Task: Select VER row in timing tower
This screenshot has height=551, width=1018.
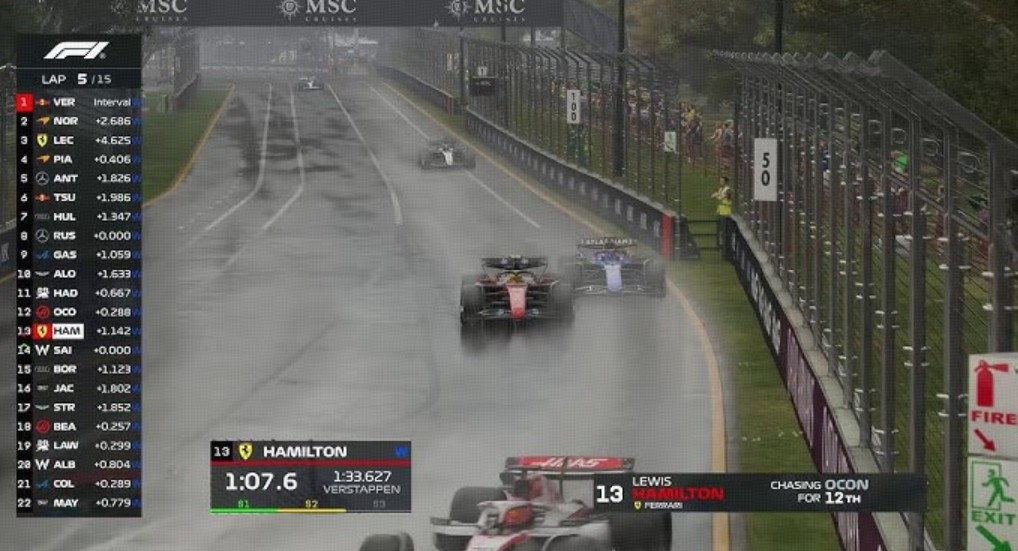Action: pyautogui.click(x=78, y=102)
